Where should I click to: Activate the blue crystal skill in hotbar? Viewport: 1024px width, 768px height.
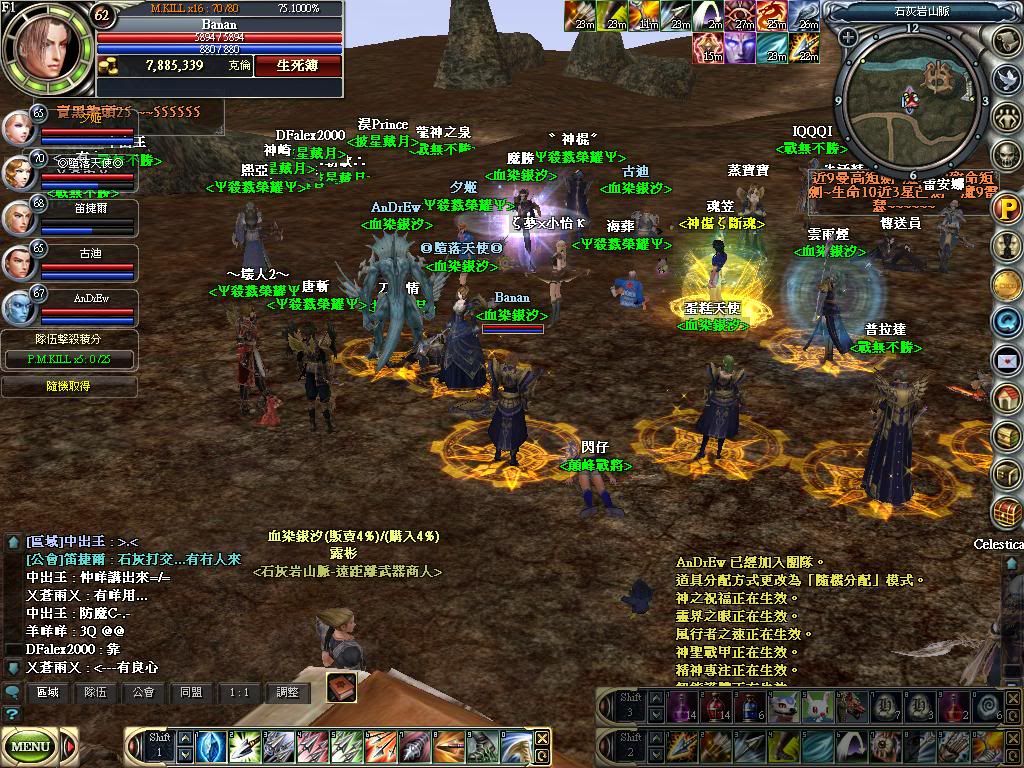pos(211,747)
